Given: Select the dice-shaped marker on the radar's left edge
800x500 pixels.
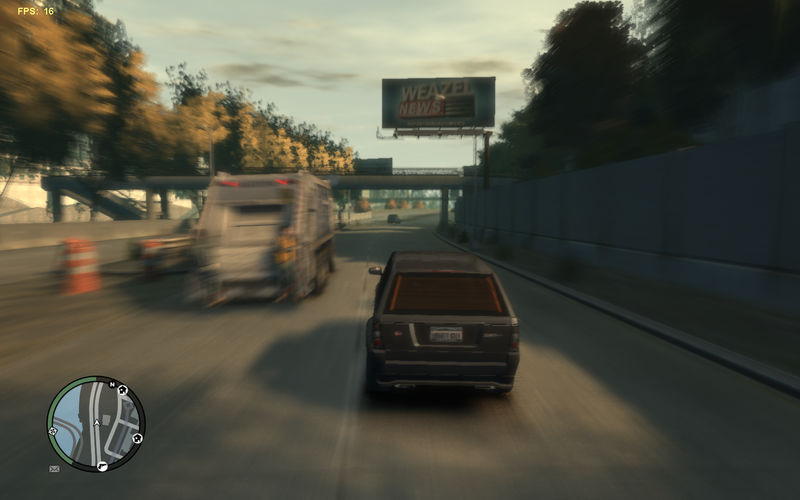Looking at the screenshot, I should 53,431.
